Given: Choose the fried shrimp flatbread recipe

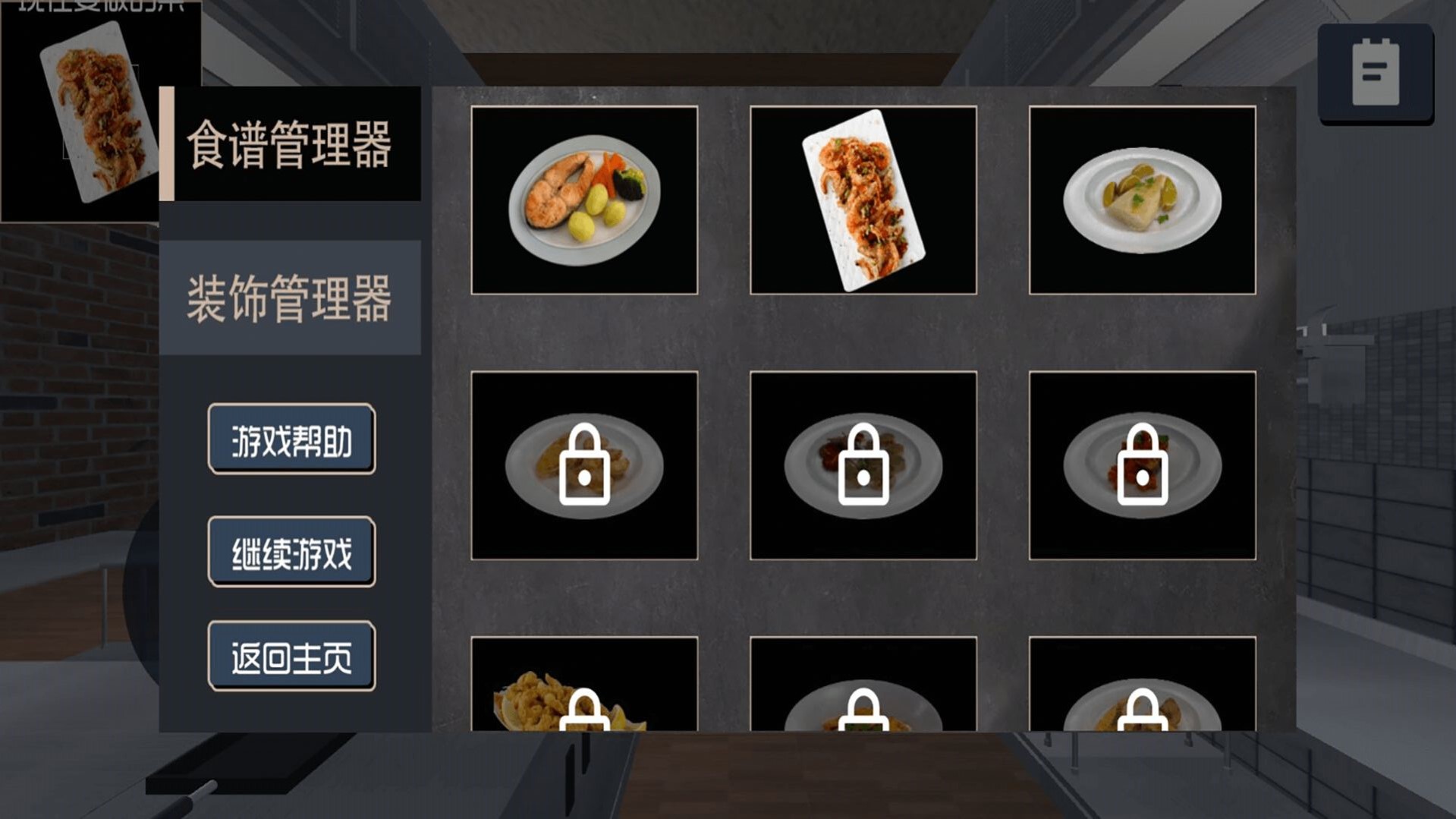Looking at the screenshot, I should [x=863, y=199].
